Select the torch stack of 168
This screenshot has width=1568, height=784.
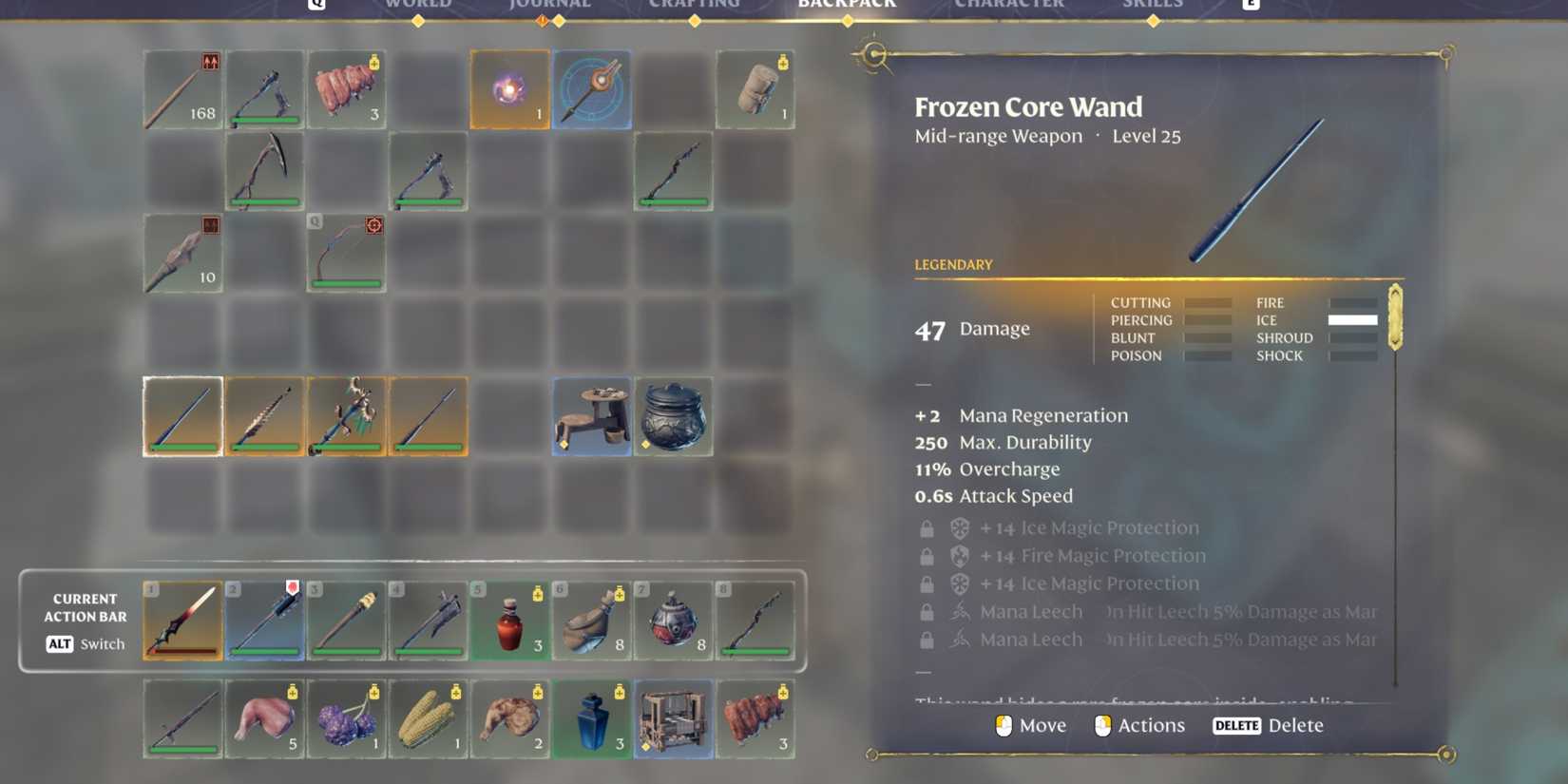point(182,89)
